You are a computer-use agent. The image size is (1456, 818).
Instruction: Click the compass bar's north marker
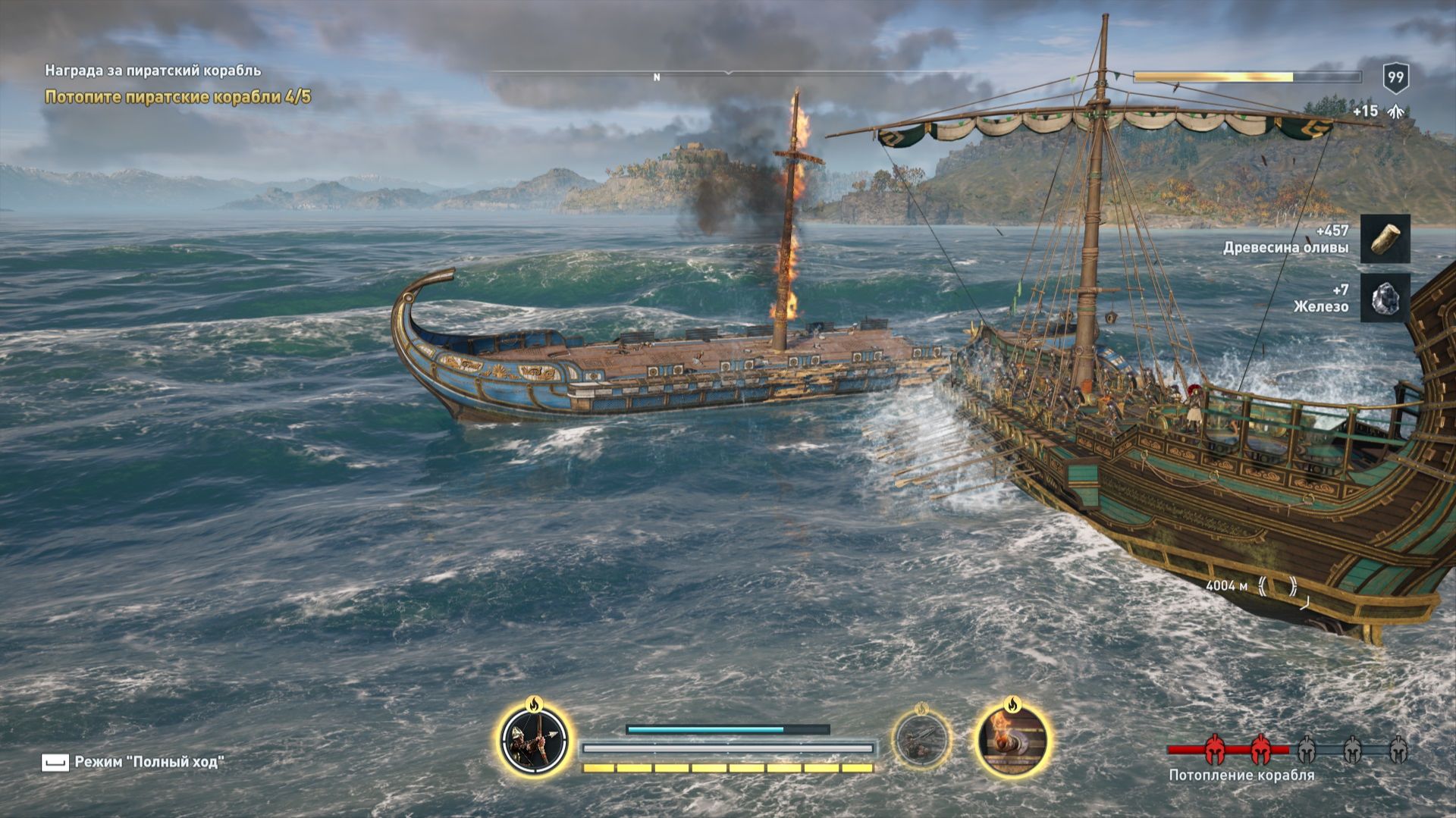click(657, 77)
